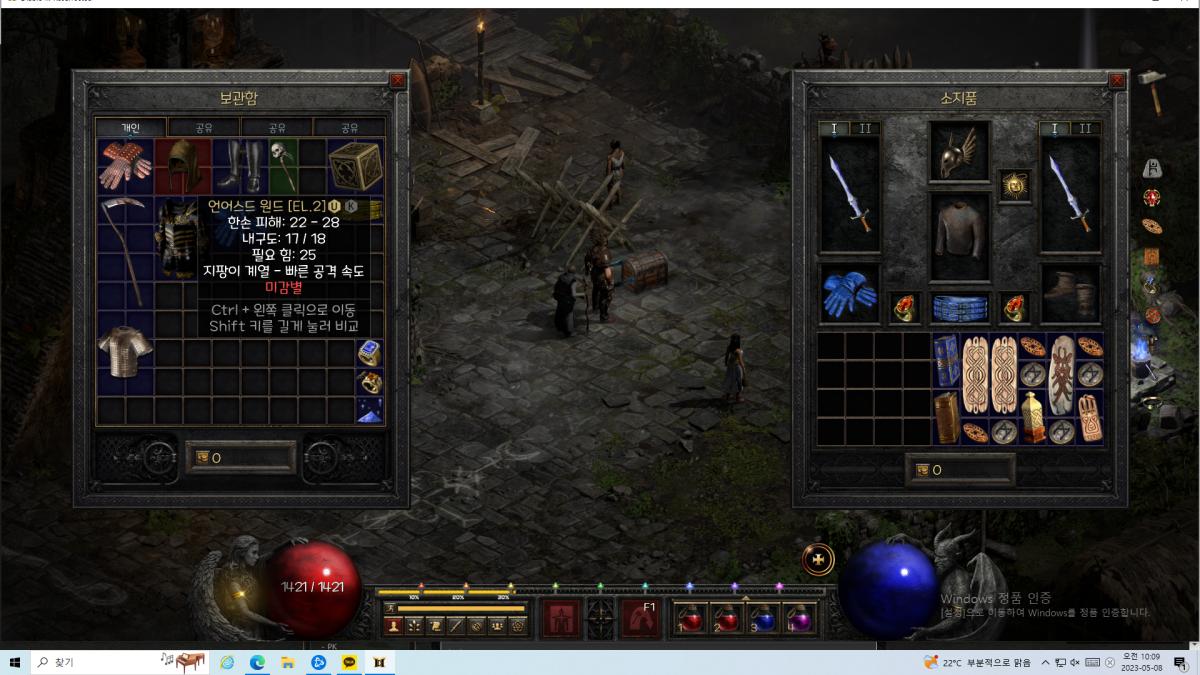Select the equipped blue gloves
Screen dimensions: 1200x675
[x=850, y=293]
